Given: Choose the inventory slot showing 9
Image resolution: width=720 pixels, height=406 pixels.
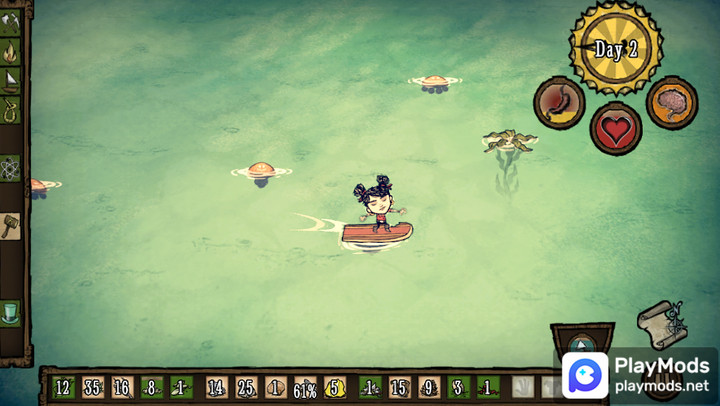Looking at the screenshot, I should [428, 387].
